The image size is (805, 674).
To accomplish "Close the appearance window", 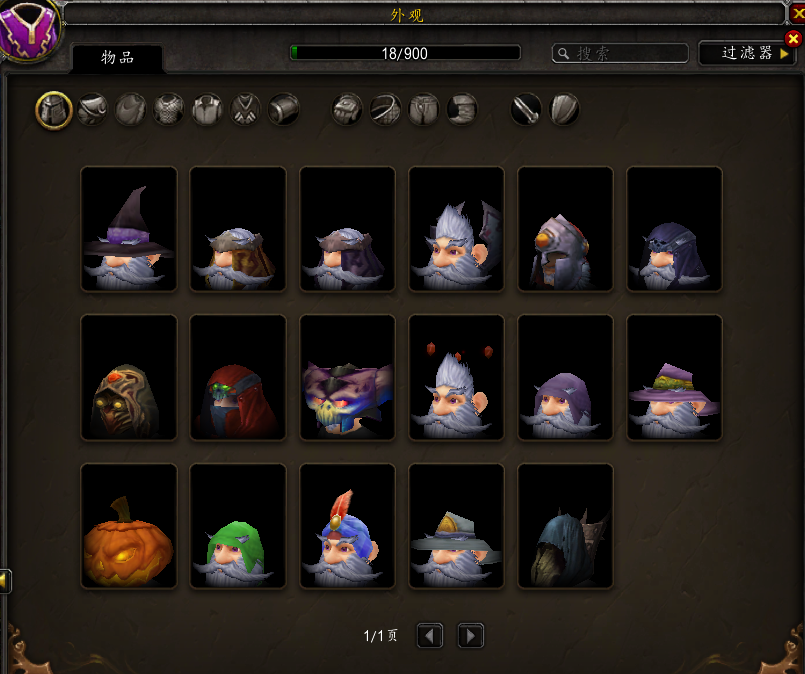I will [x=794, y=38].
